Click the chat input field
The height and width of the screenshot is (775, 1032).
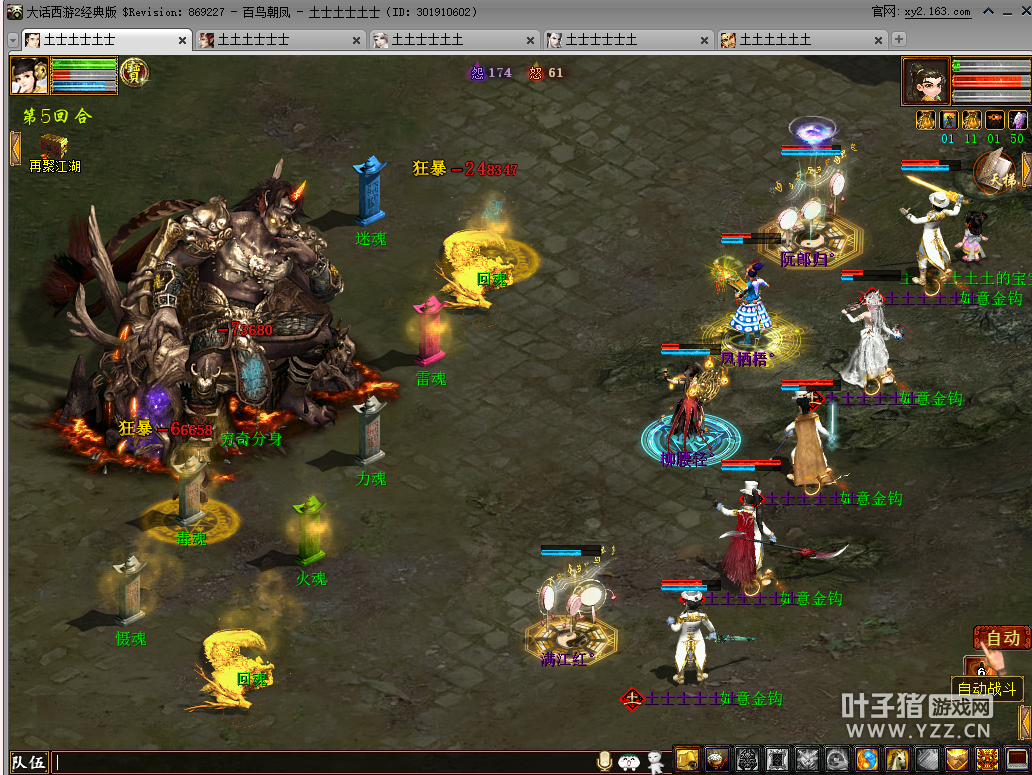coord(320,762)
